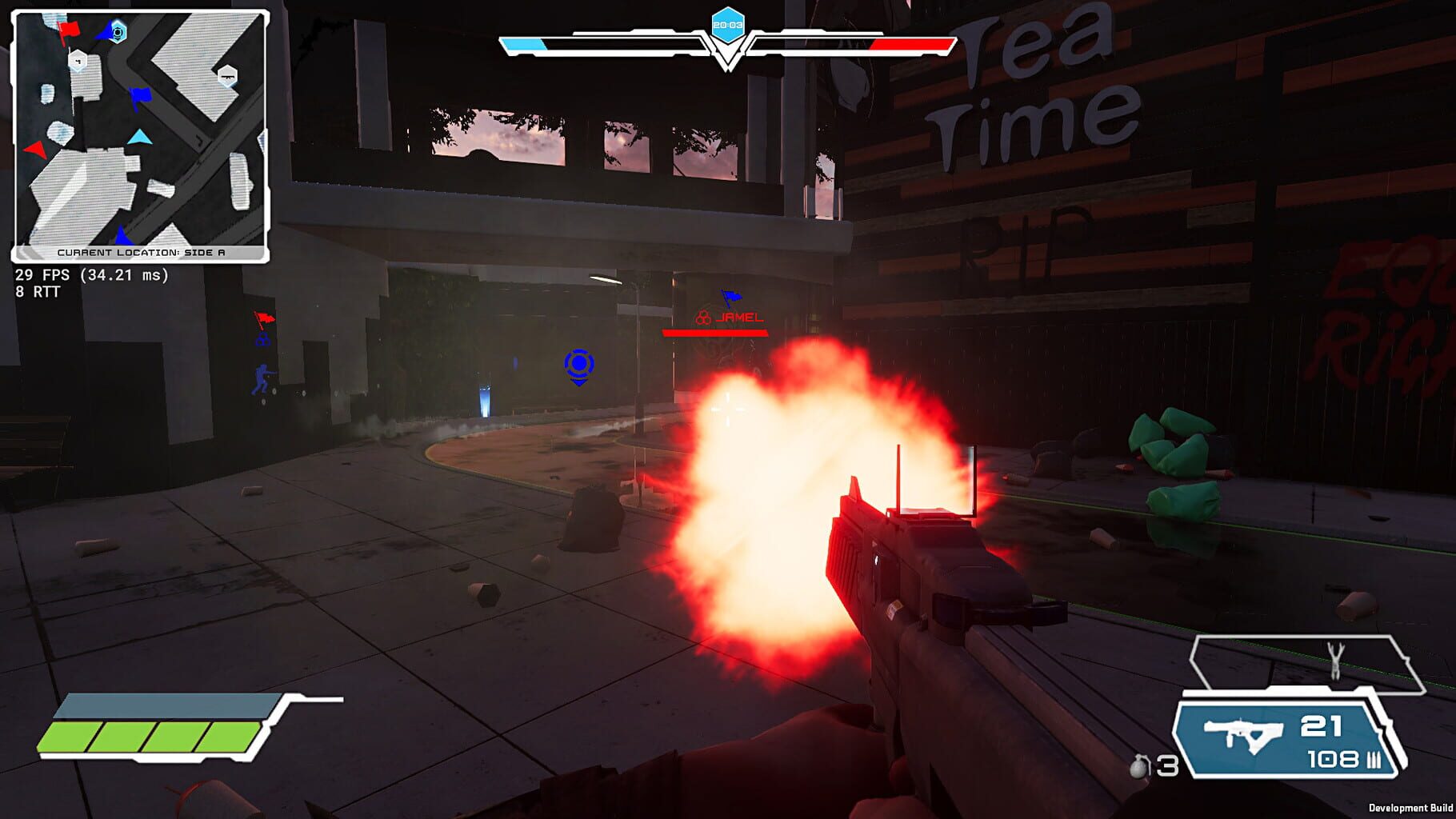Viewport: 1456px width, 819px height.
Task: Select the weapon pickup hexagon on the minimap
Action: 228,74
